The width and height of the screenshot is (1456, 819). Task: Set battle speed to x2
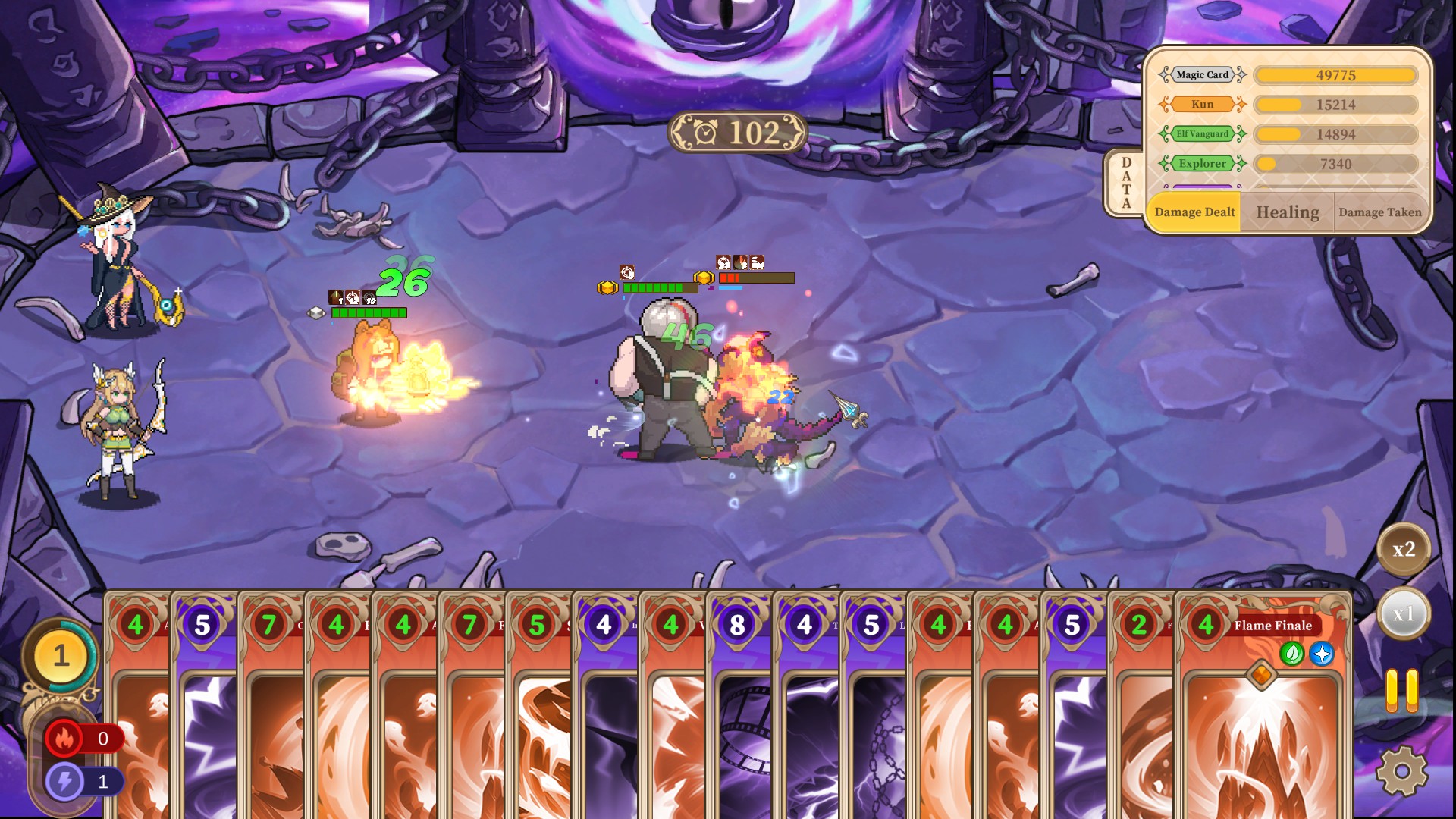tap(1404, 550)
